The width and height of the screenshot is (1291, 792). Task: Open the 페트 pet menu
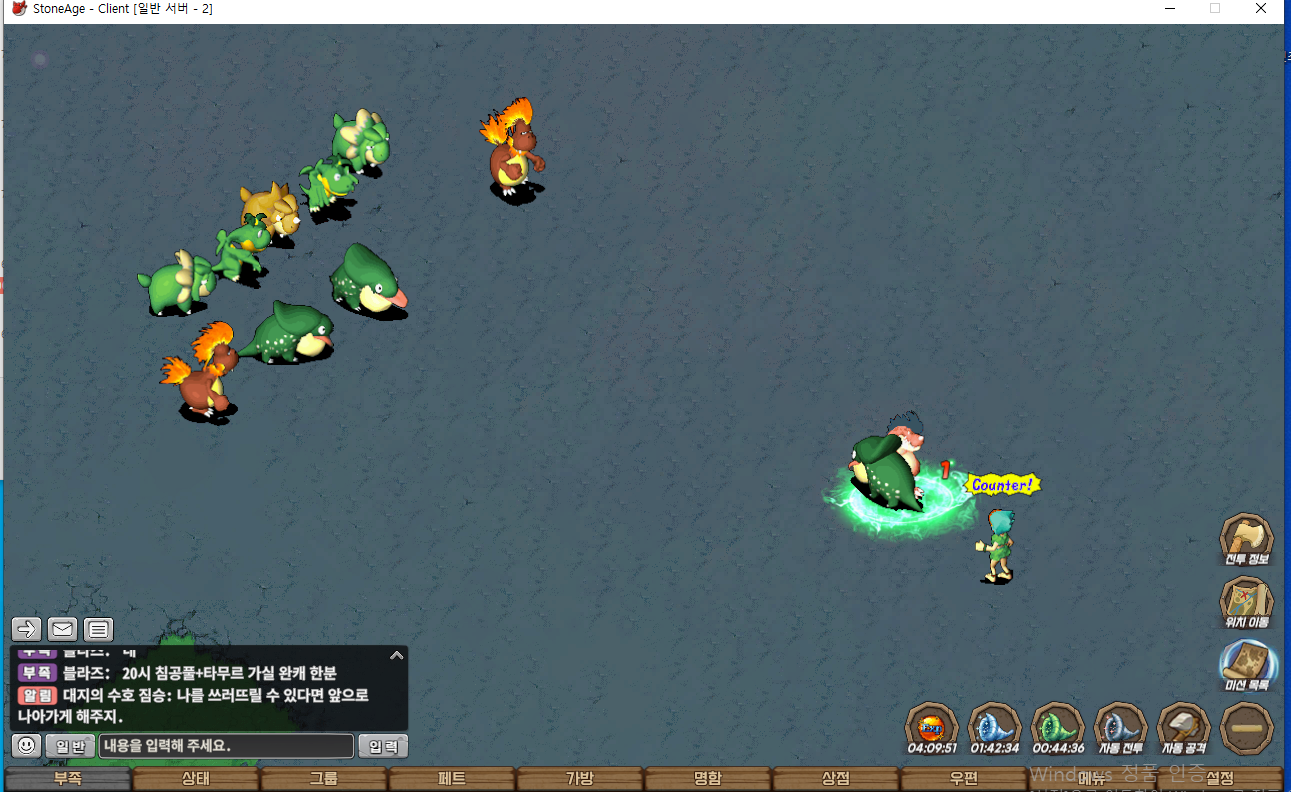452,779
